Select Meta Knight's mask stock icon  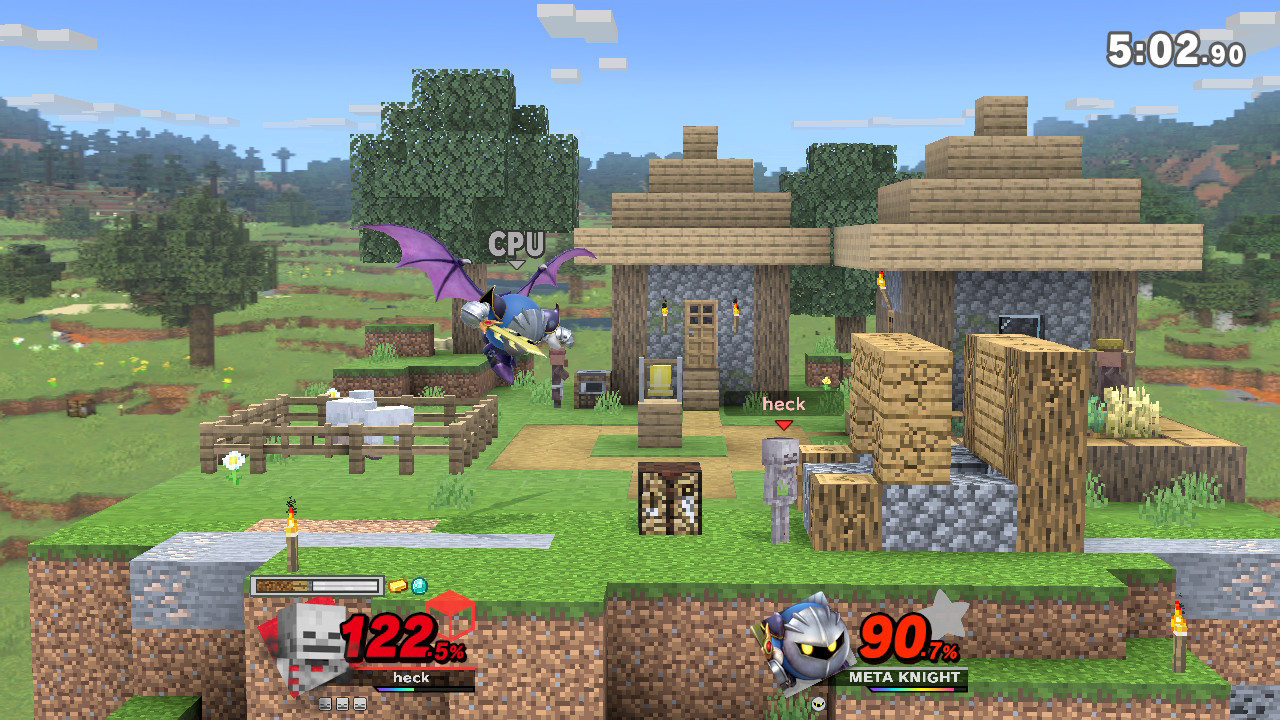click(x=819, y=703)
